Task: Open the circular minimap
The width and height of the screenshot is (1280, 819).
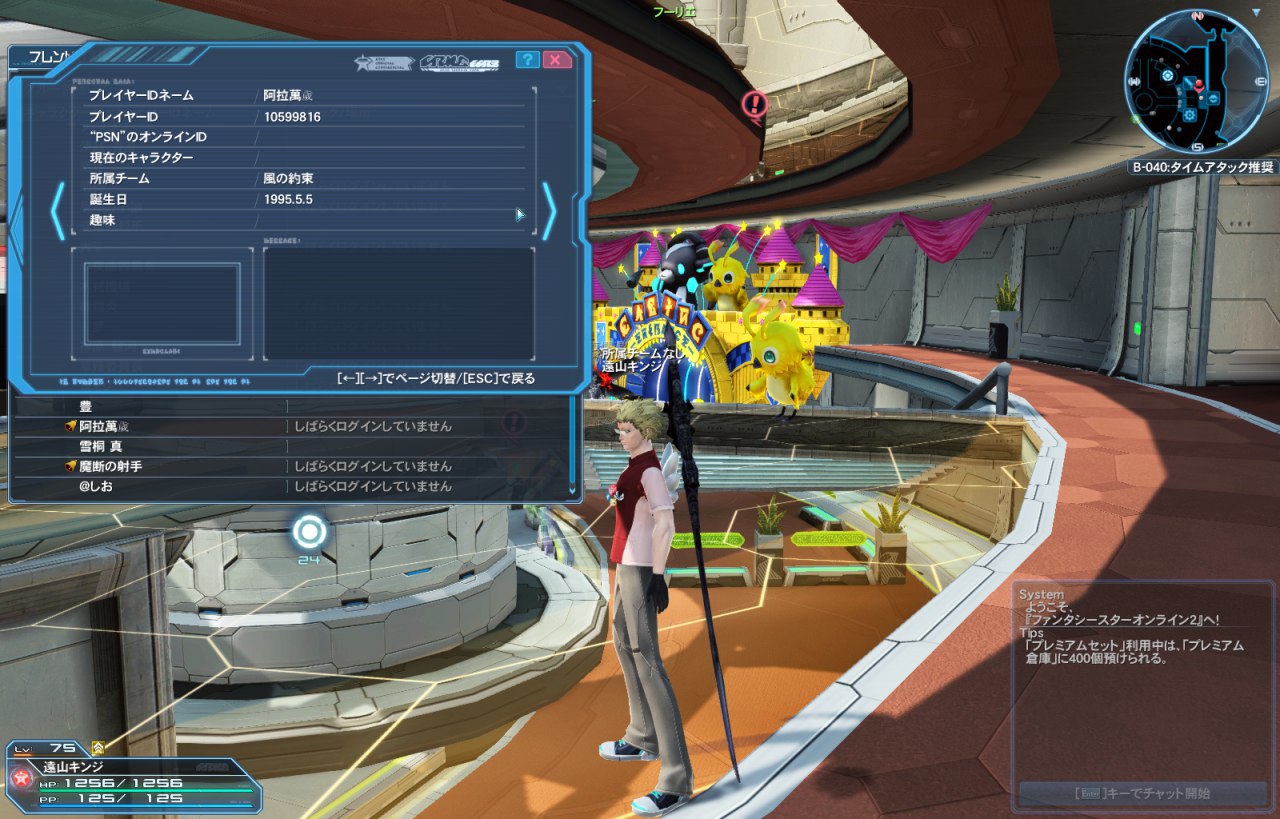Action: point(1196,81)
